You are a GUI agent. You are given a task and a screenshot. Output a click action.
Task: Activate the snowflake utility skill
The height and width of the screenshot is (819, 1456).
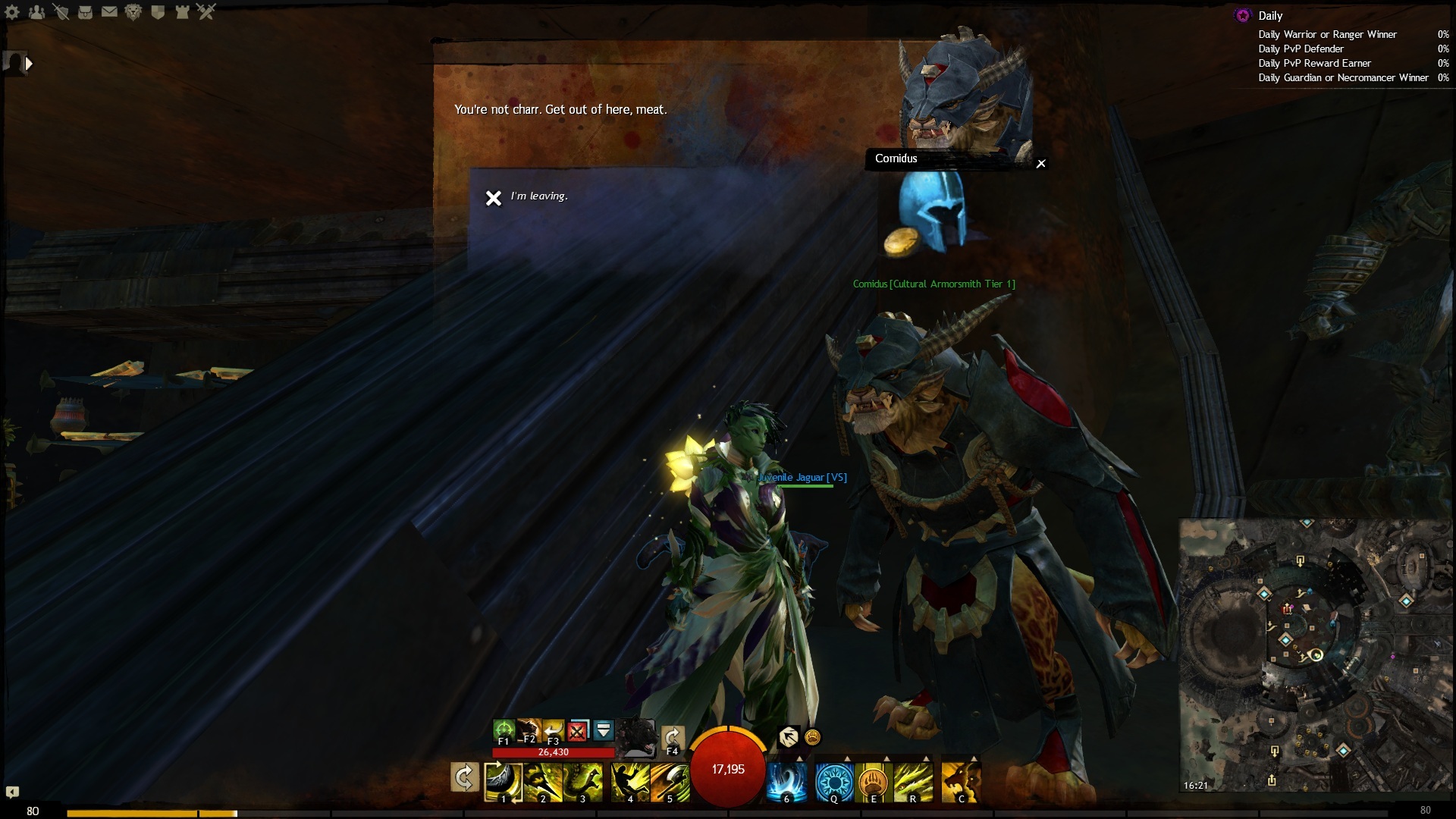click(833, 781)
